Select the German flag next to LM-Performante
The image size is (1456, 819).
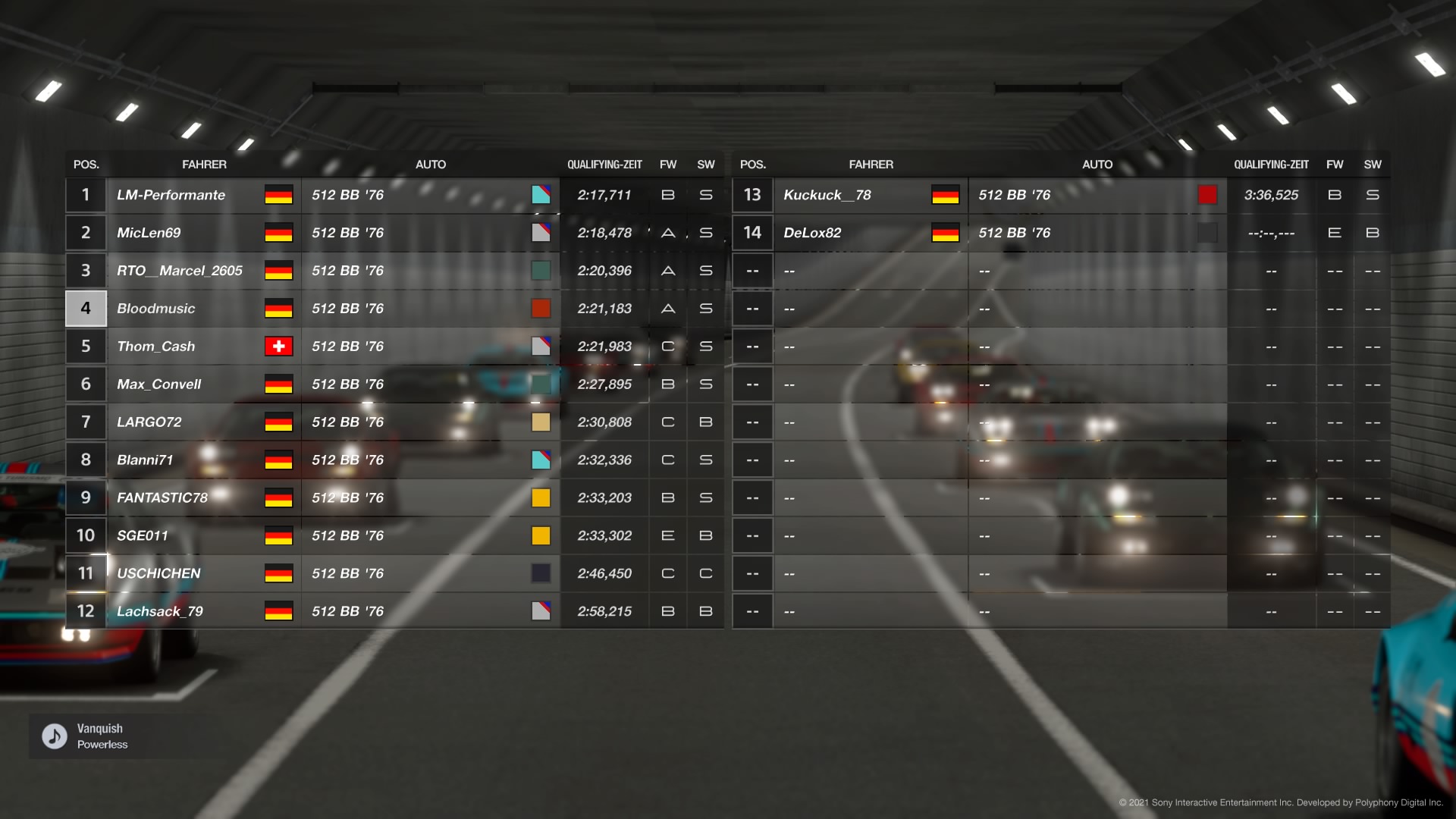(x=279, y=195)
